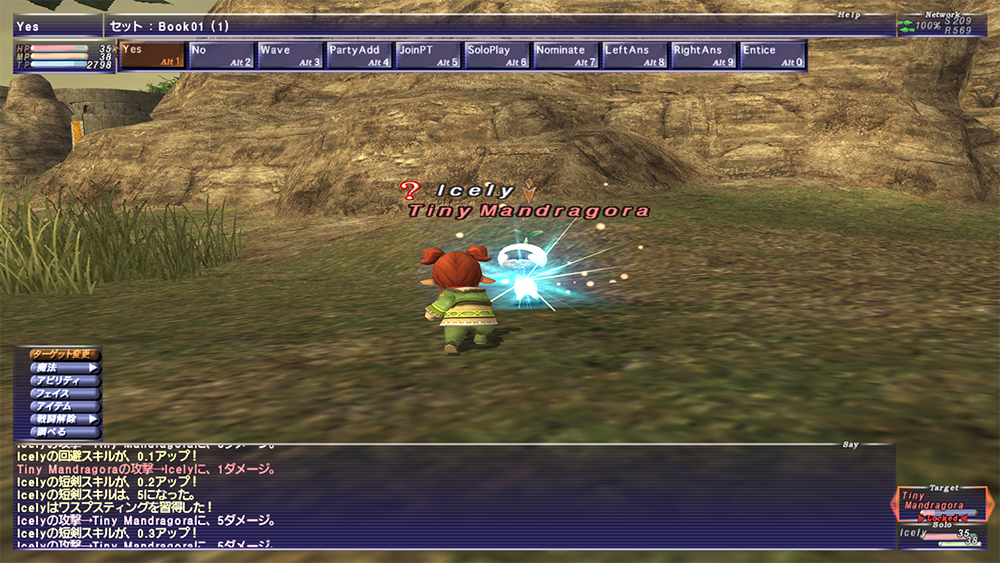Select the RightAns macro
This screenshot has width=1000, height=563.
point(703,56)
